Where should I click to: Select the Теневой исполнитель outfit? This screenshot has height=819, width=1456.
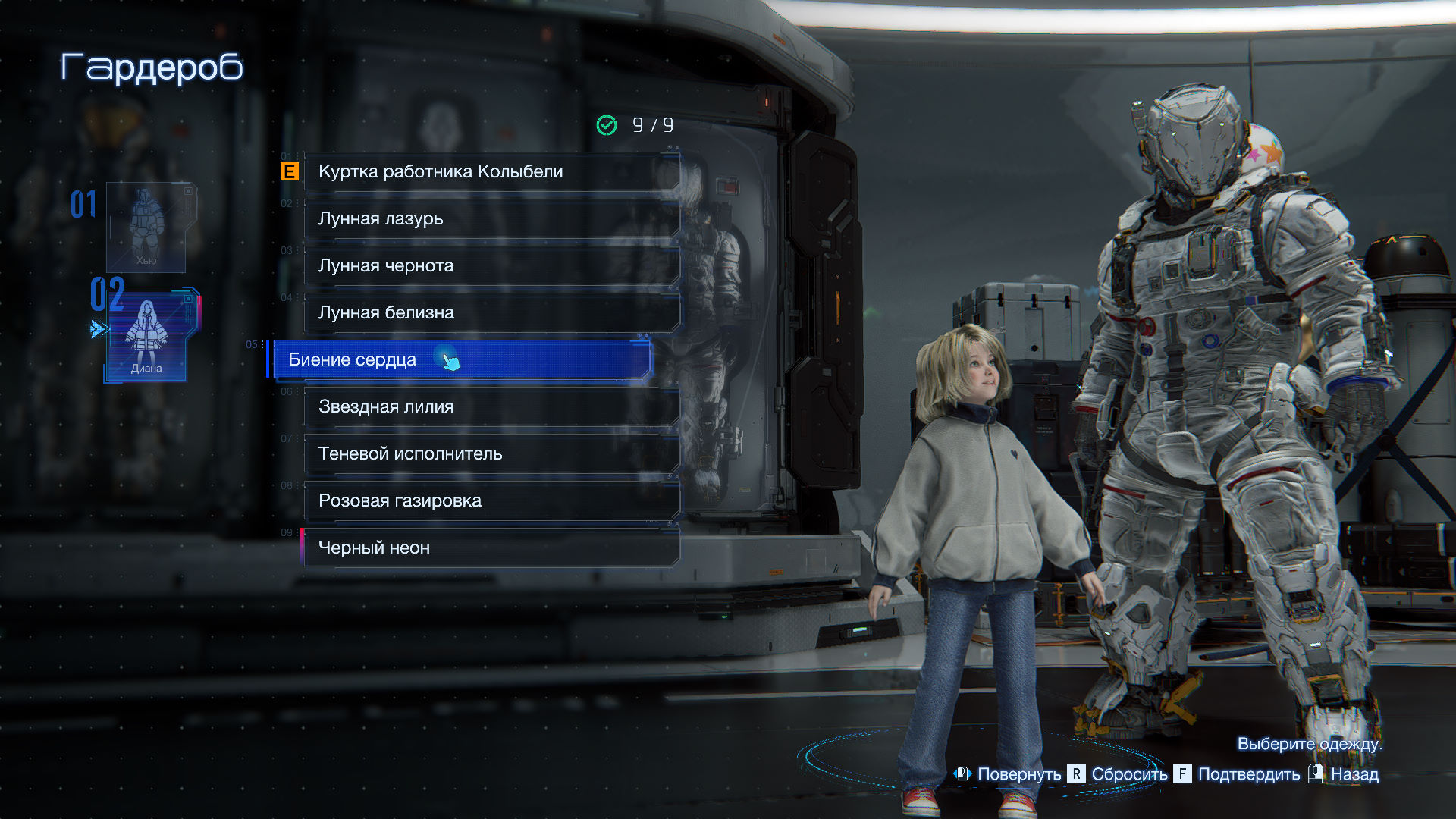pyautogui.click(x=491, y=453)
